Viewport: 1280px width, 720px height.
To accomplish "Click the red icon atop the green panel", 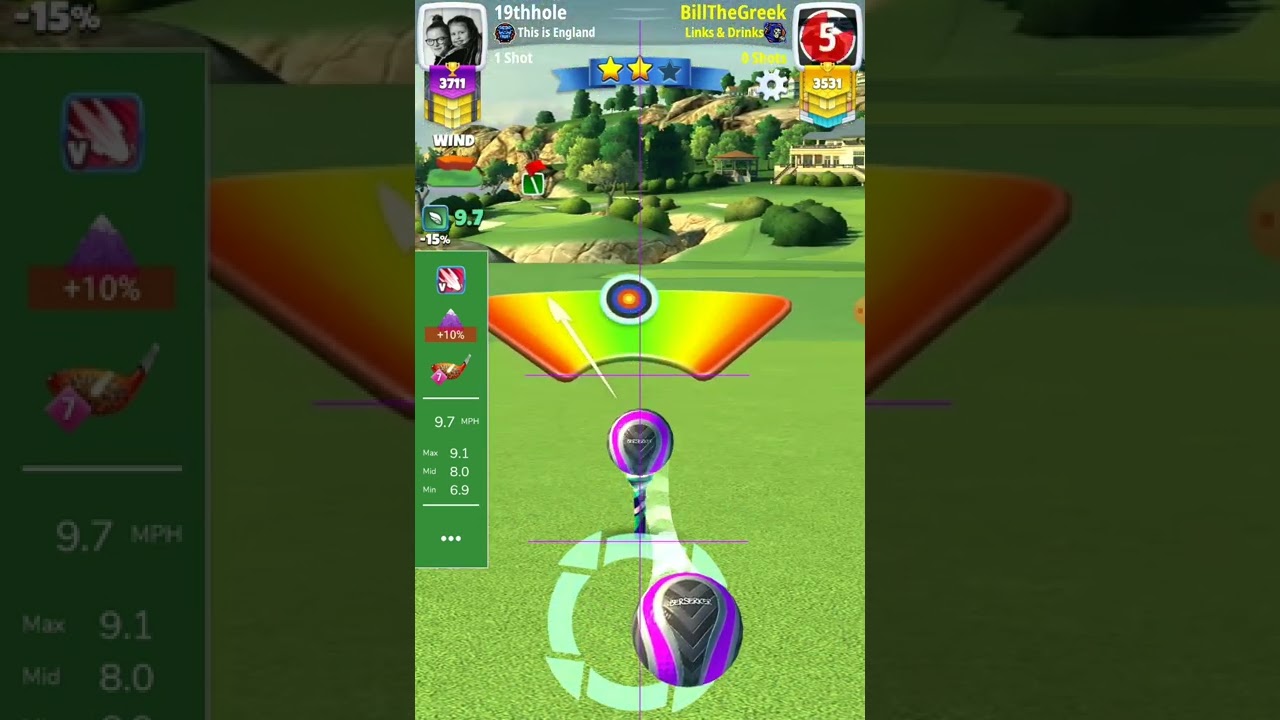I will pos(450,281).
